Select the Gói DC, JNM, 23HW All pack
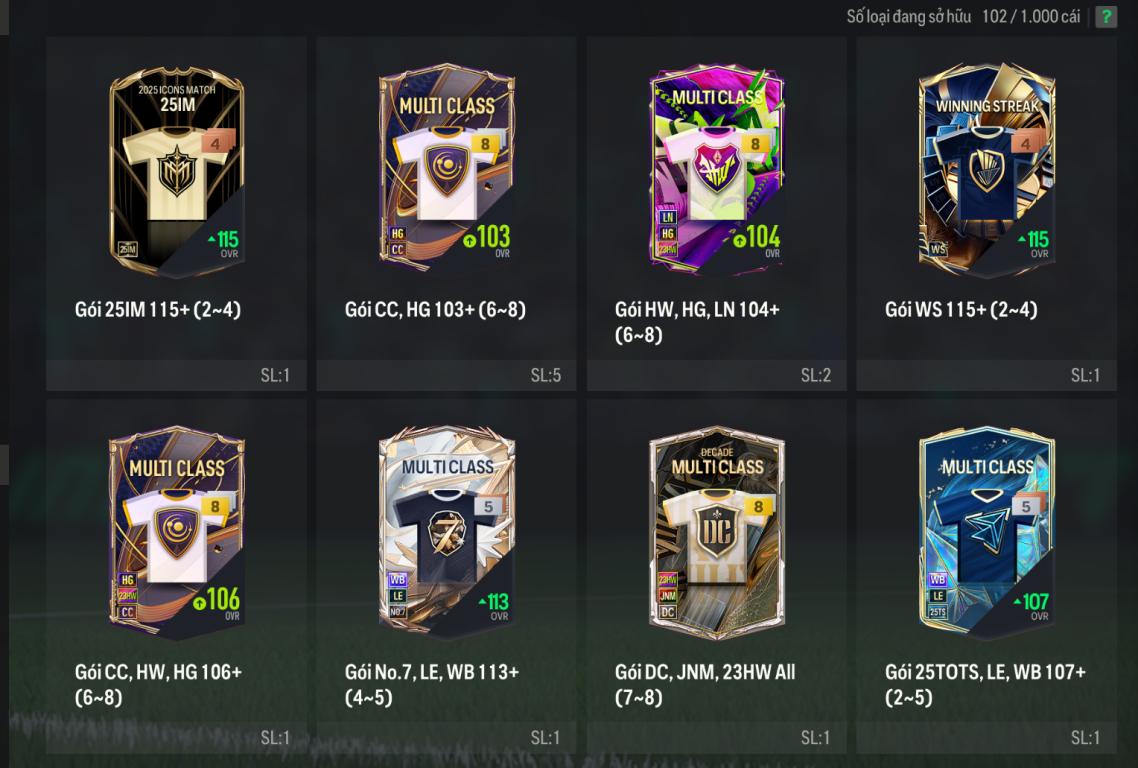The width and height of the screenshot is (1138, 768). click(x=716, y=535)
